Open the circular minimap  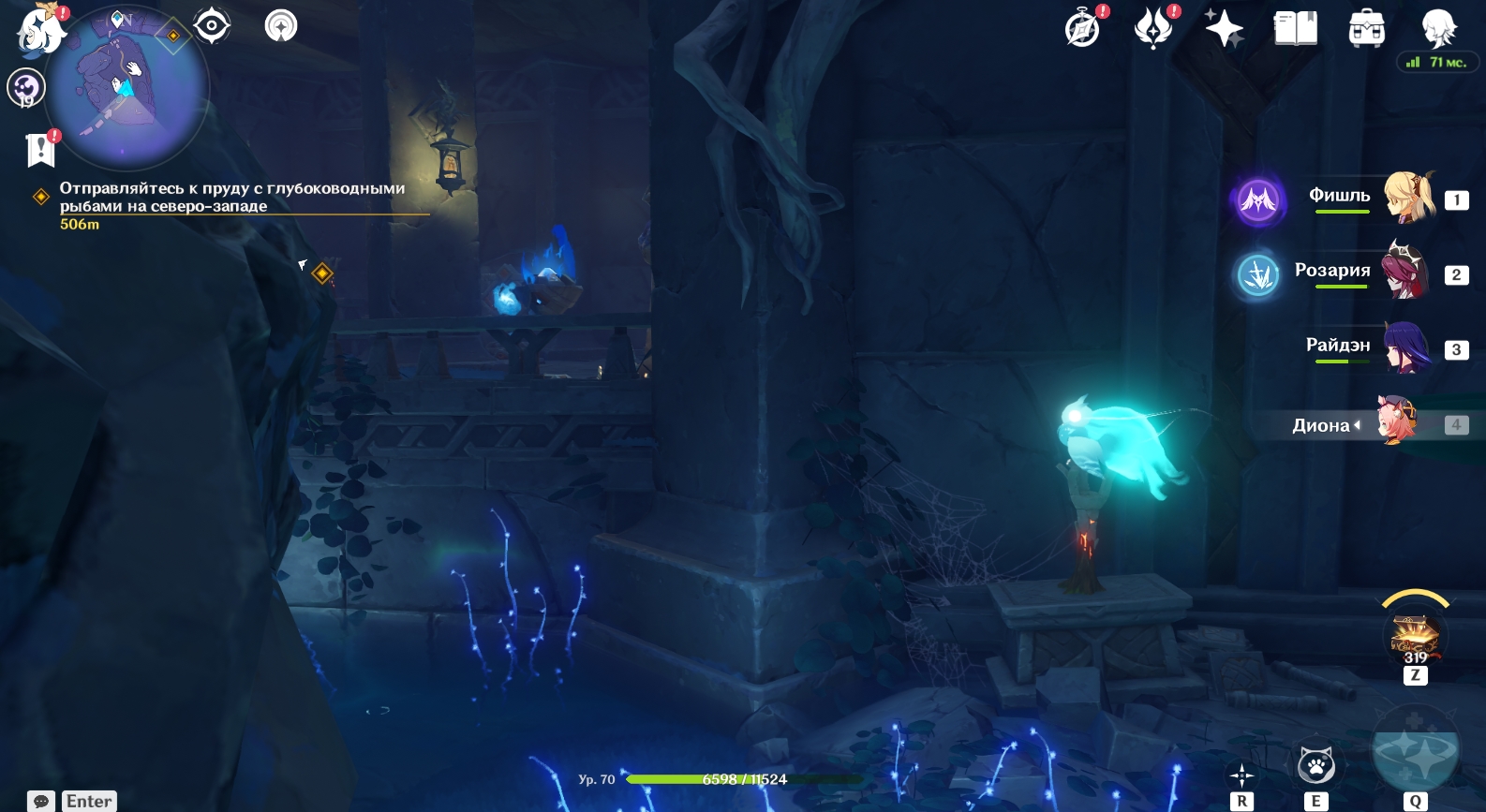[x=128, y=87]
